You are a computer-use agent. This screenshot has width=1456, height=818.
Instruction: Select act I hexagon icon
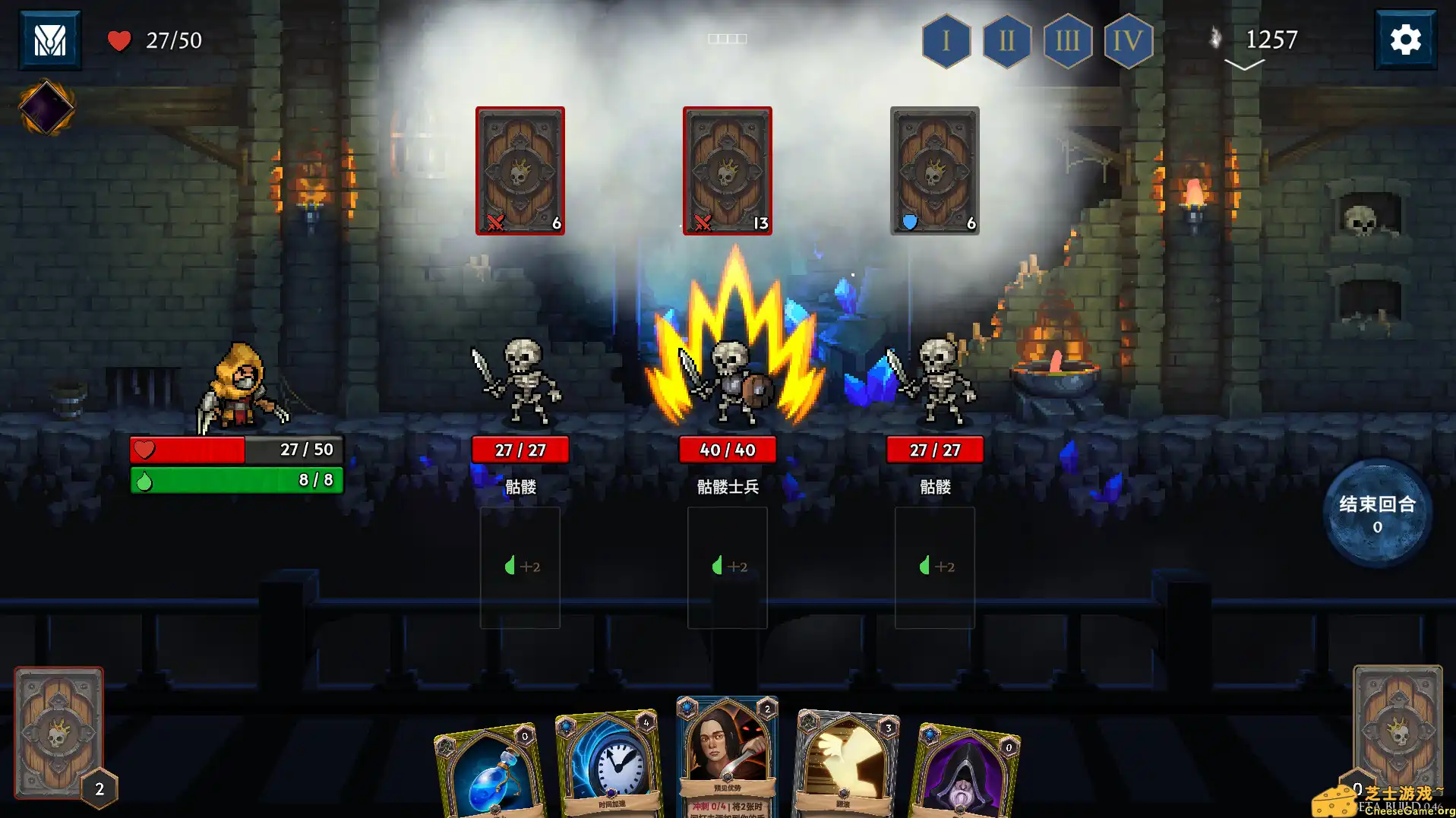945,43
